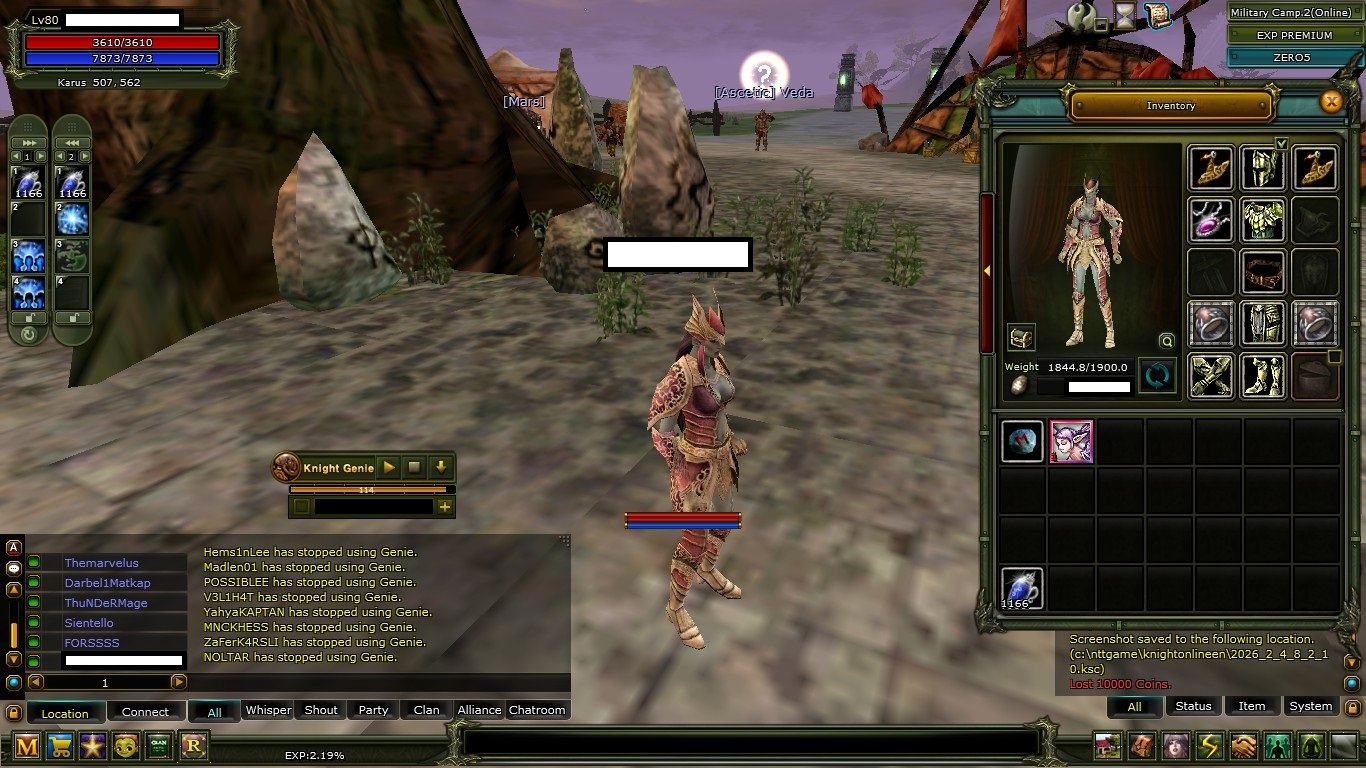Screen dimensions: 1366x768
Task: Show the Chatroom tab
Action: click(537, 710)
